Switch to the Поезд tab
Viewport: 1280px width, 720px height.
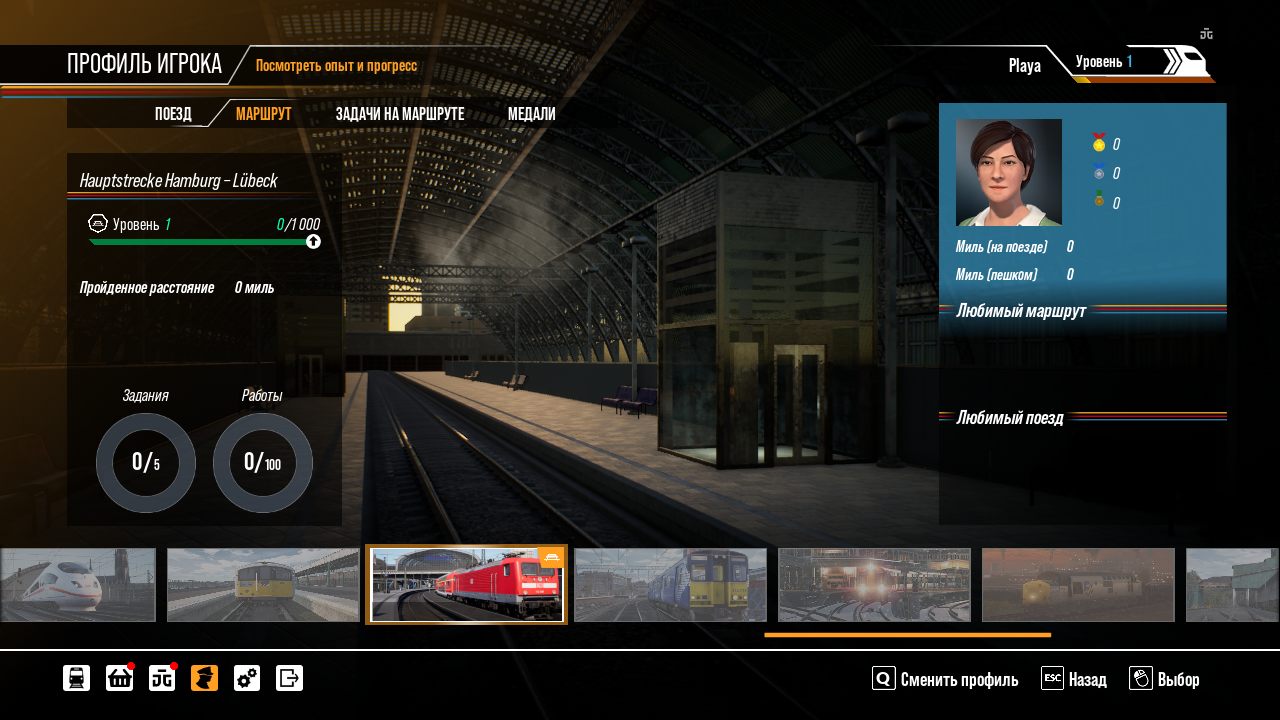173,114
